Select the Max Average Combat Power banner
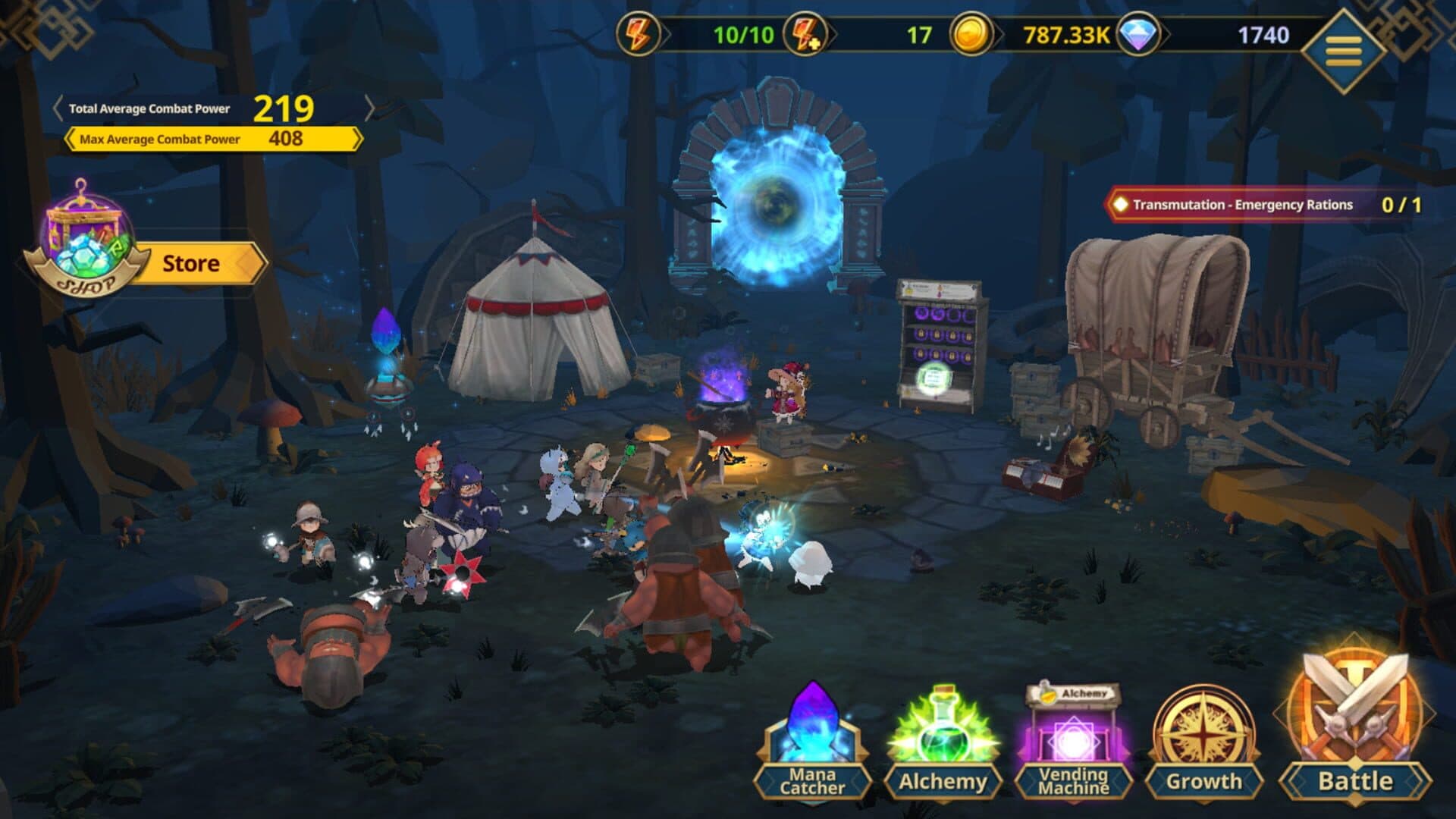The image size is (1456, 819). [x=212, y=139]
